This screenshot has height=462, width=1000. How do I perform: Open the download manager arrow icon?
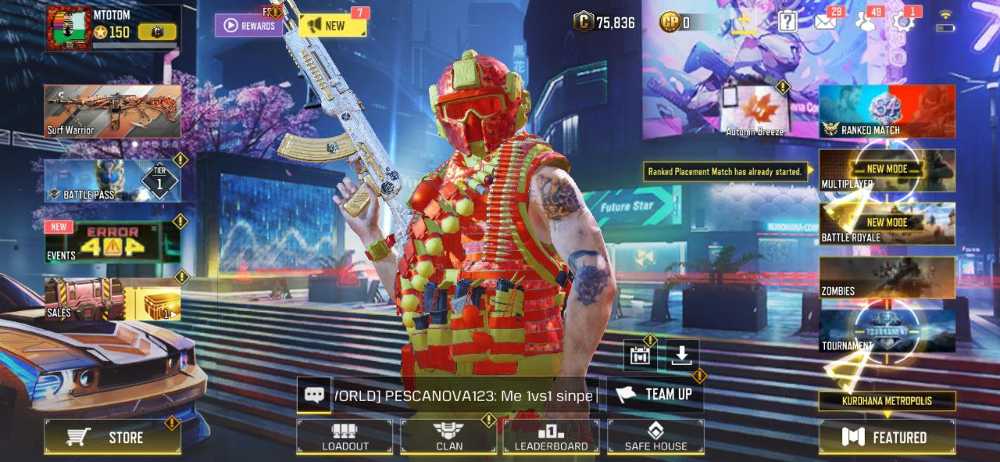pos(680,355)
